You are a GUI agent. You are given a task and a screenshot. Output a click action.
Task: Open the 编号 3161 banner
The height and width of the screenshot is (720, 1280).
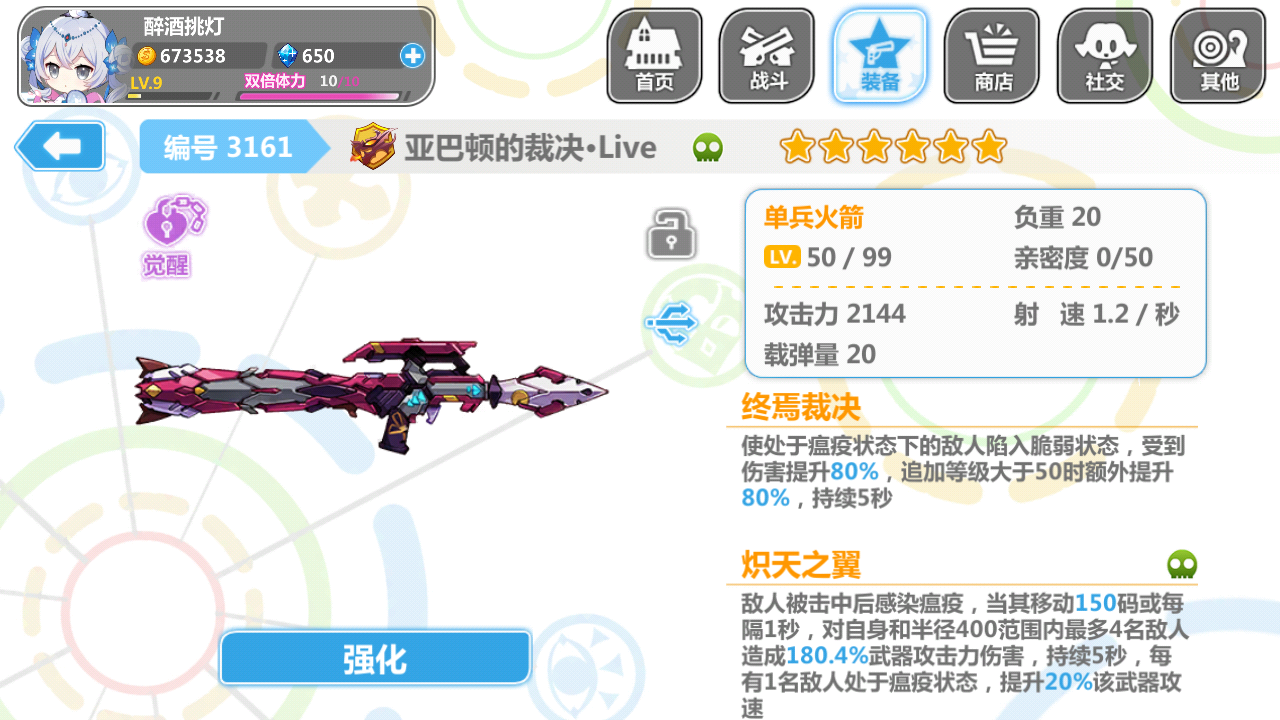tap(232, 147)
